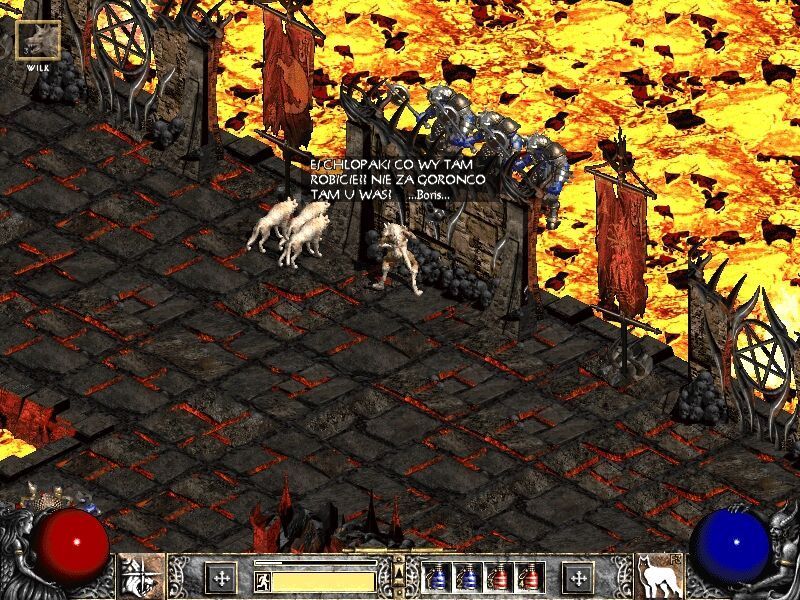Viewport: 800px width, 600px height.
Task: Toggle the run/walk running figure button
Action: (262, 579)
